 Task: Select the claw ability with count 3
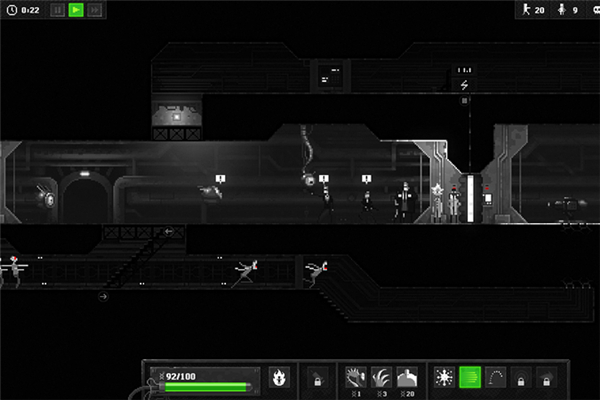tap(381, 377)
